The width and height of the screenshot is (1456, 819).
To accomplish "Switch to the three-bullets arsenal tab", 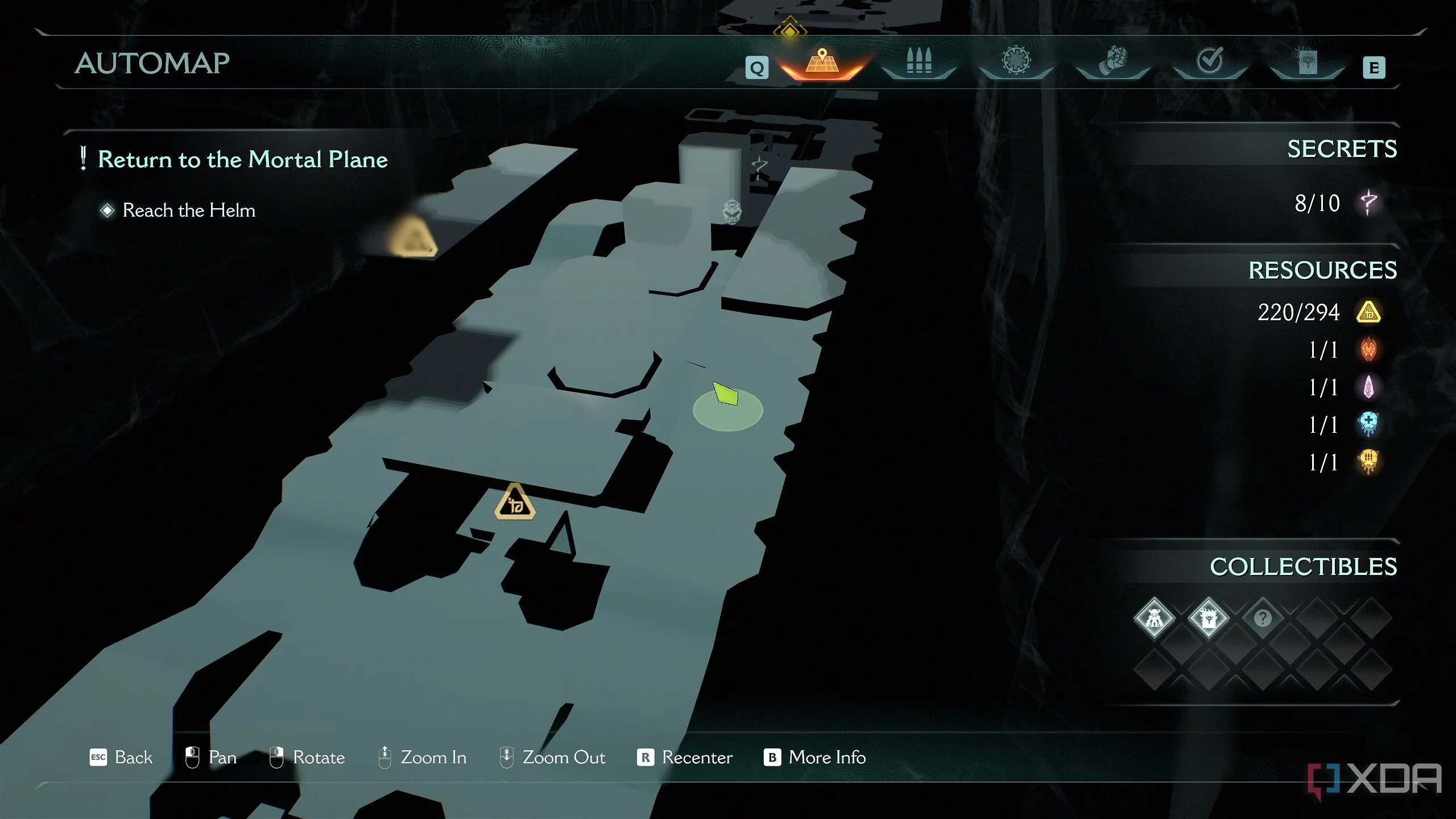I will pos(919,63).
